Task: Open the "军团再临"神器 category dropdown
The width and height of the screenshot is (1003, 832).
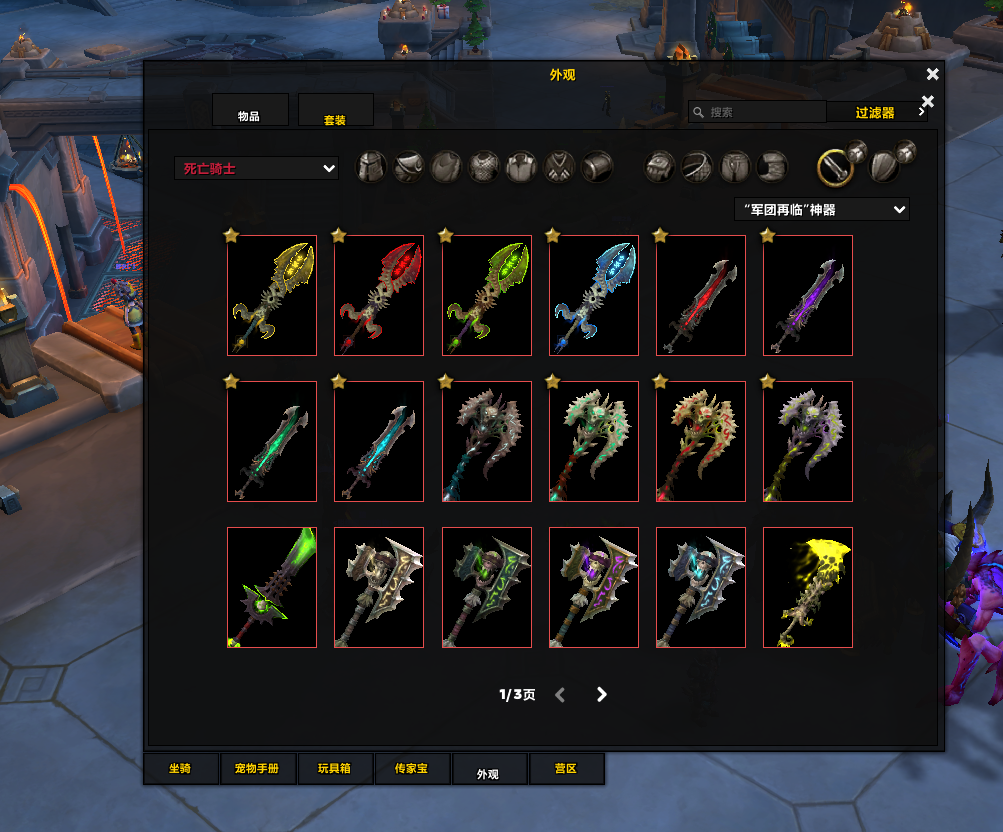Action: pyautogui.click(x=821, y=209)
